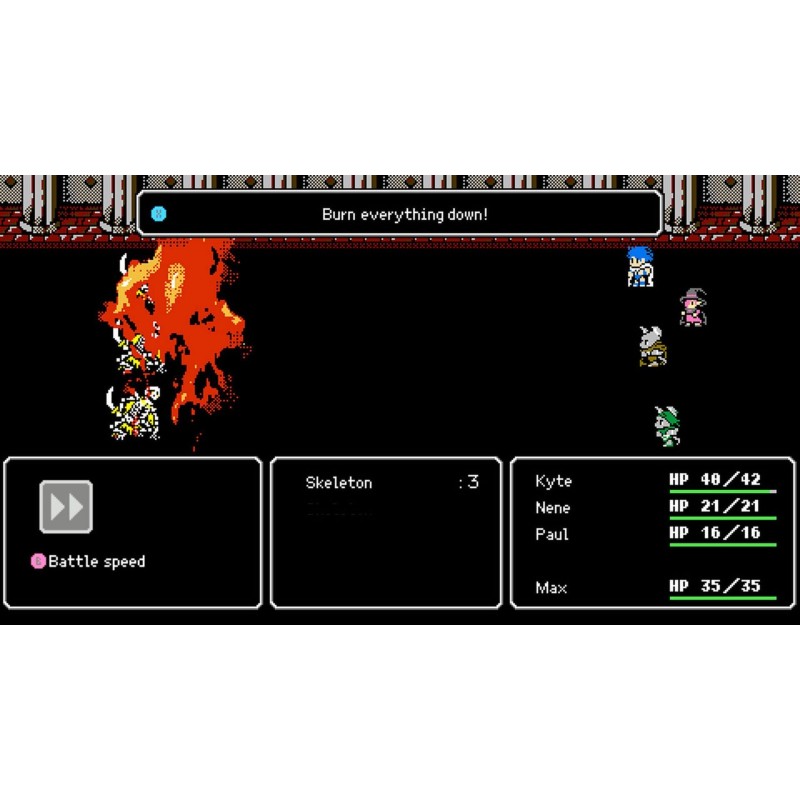Image resolution: width=800 pixels, height=800 pixels.
Task: Select Nene's party status row
Action: coord(552,508)
